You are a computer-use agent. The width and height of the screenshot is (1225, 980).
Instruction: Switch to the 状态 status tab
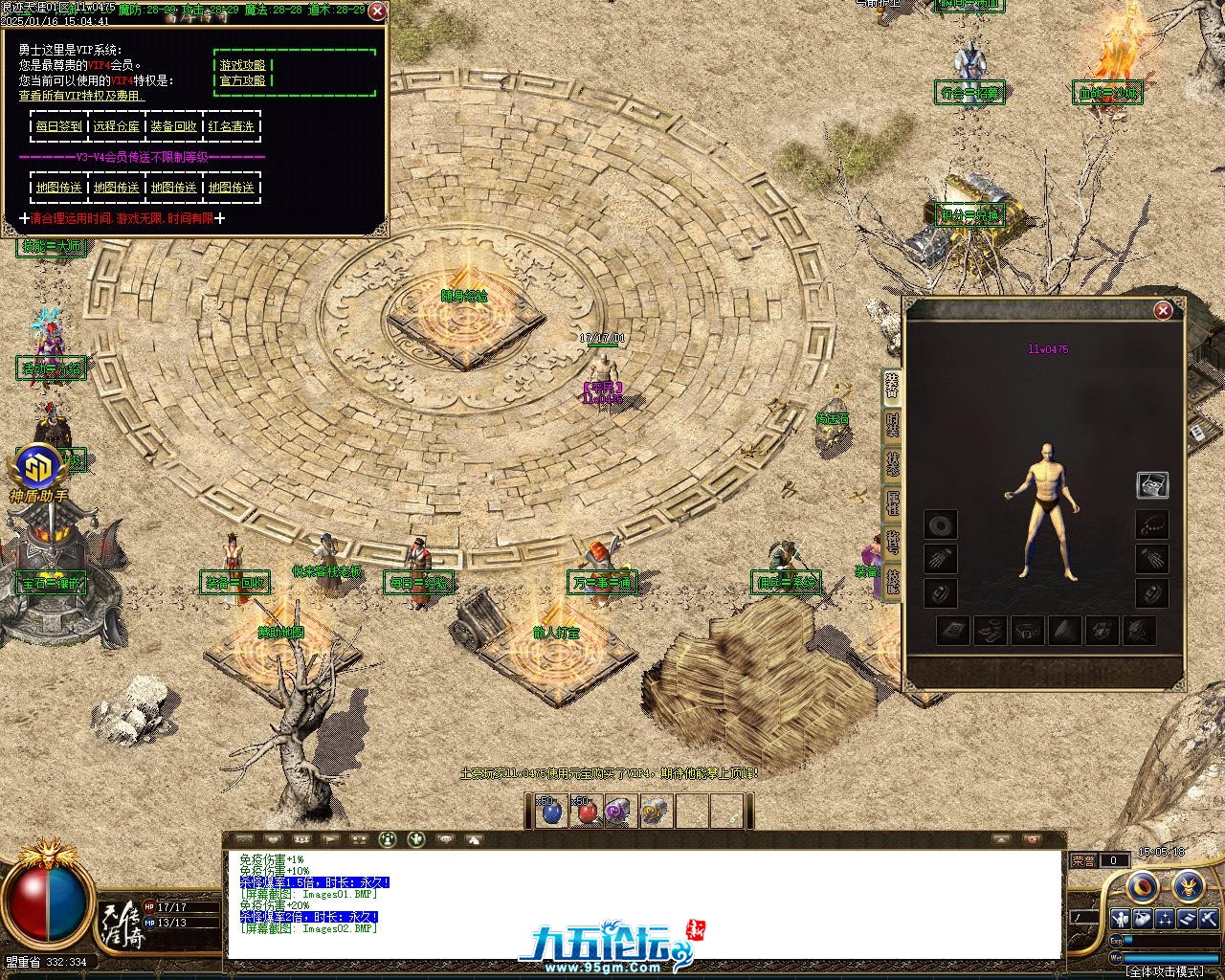pos(892,463)
